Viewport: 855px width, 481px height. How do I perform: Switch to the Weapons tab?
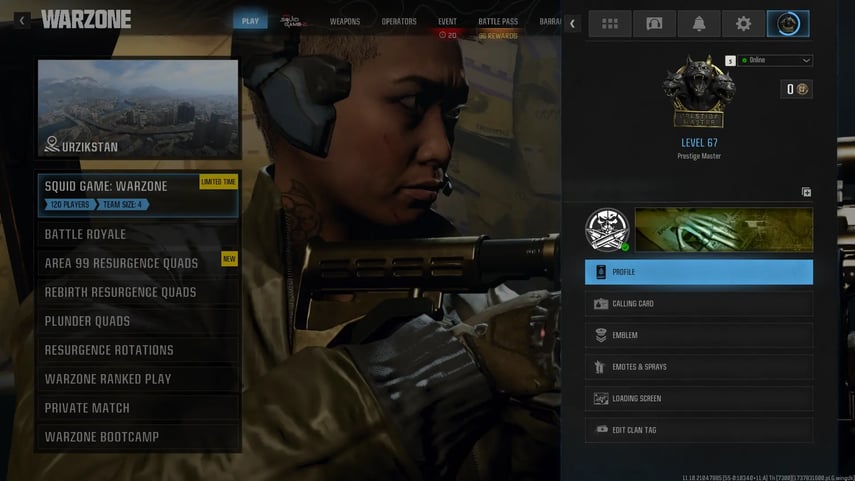coord(345,21)
